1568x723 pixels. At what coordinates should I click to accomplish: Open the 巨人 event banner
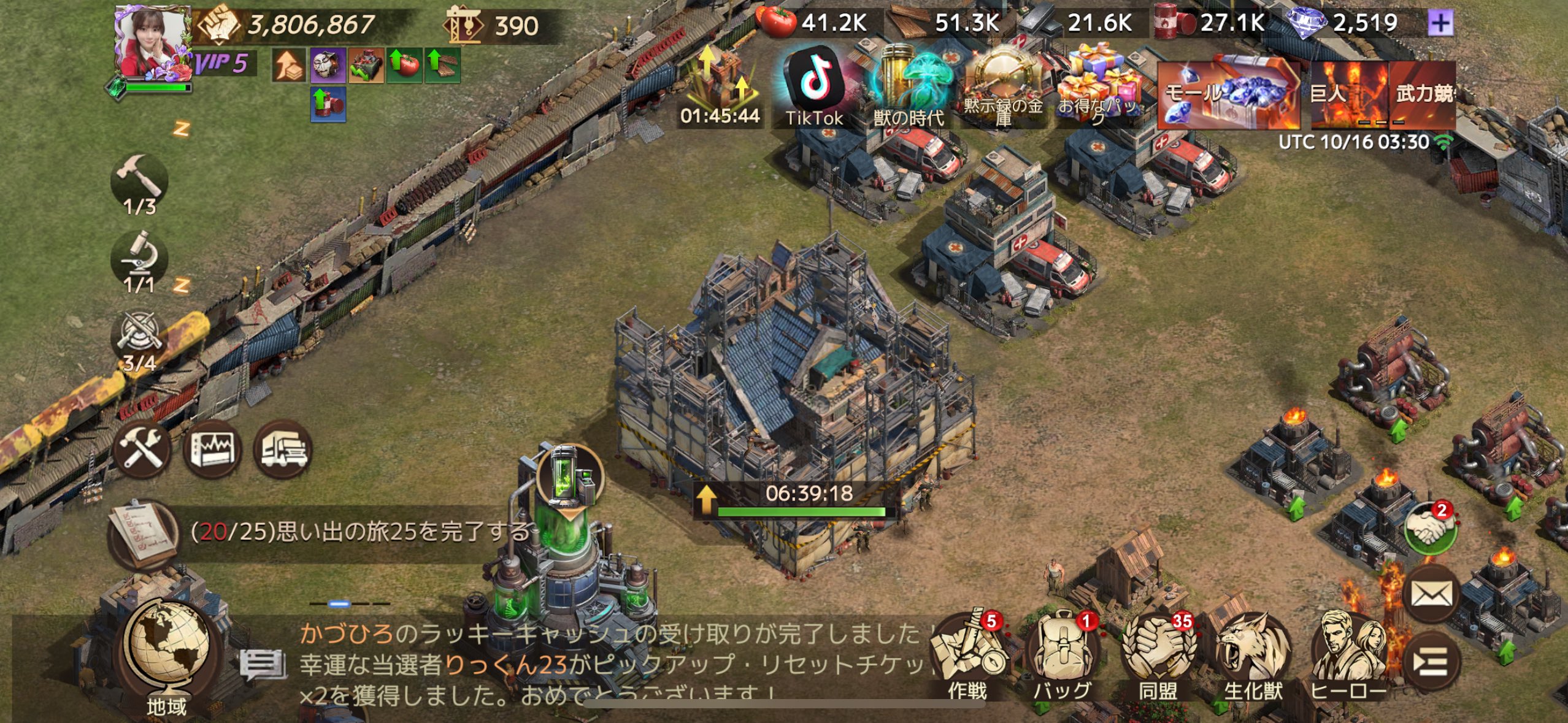[x=1347, y=94]
